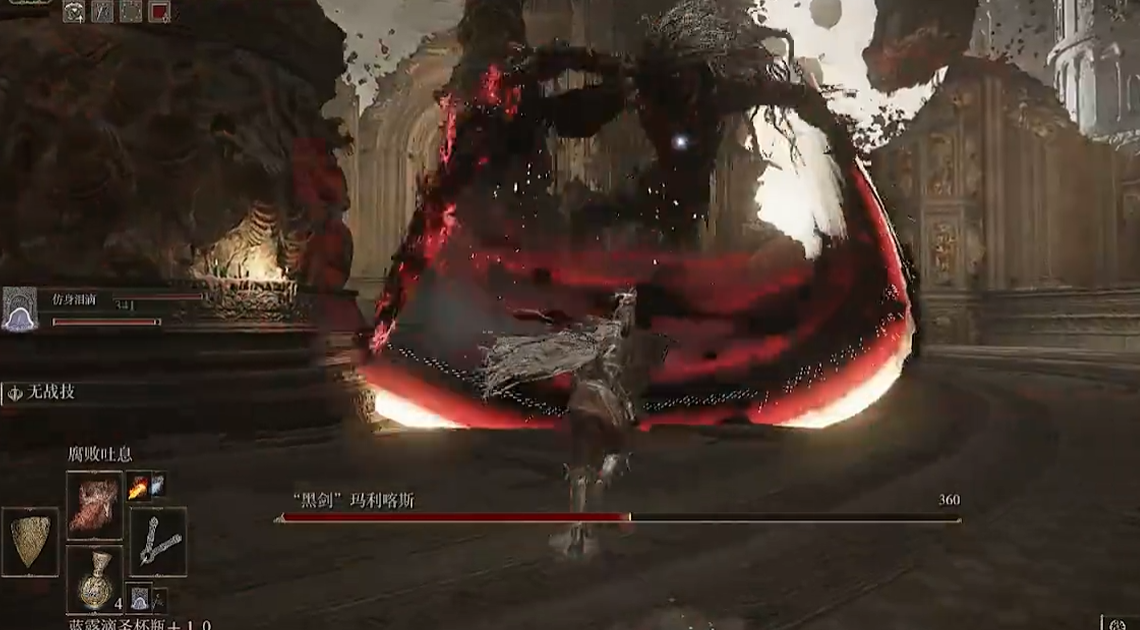This screenshot has width=1140, height=630.
Task: Choose the flame icon beside the spell slot
Action: (137, 486)
